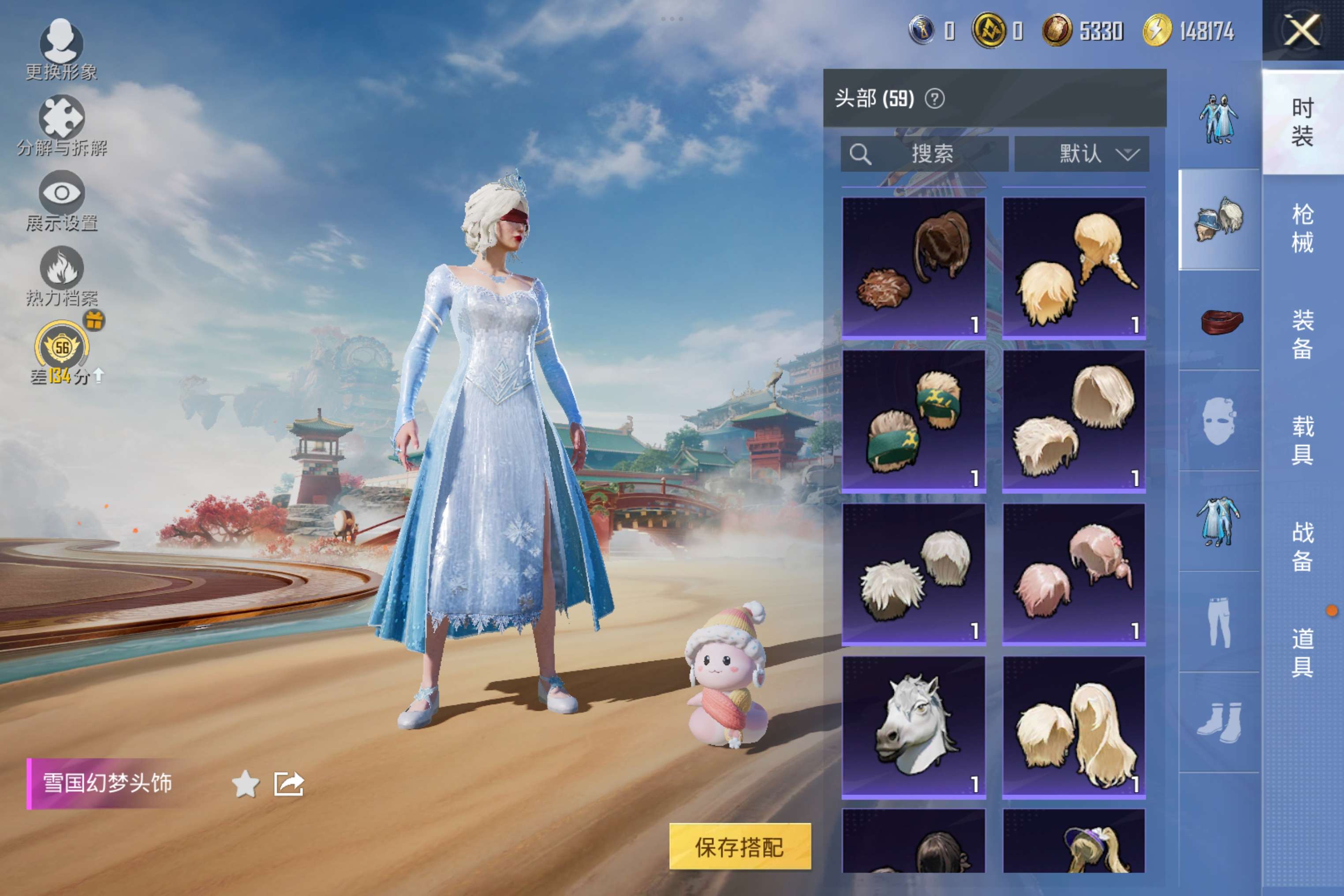This screenshot has height=896, width=1344.
Task: Switch to the 载具 vehicles tab
Action: click(x=1302, y=440)
